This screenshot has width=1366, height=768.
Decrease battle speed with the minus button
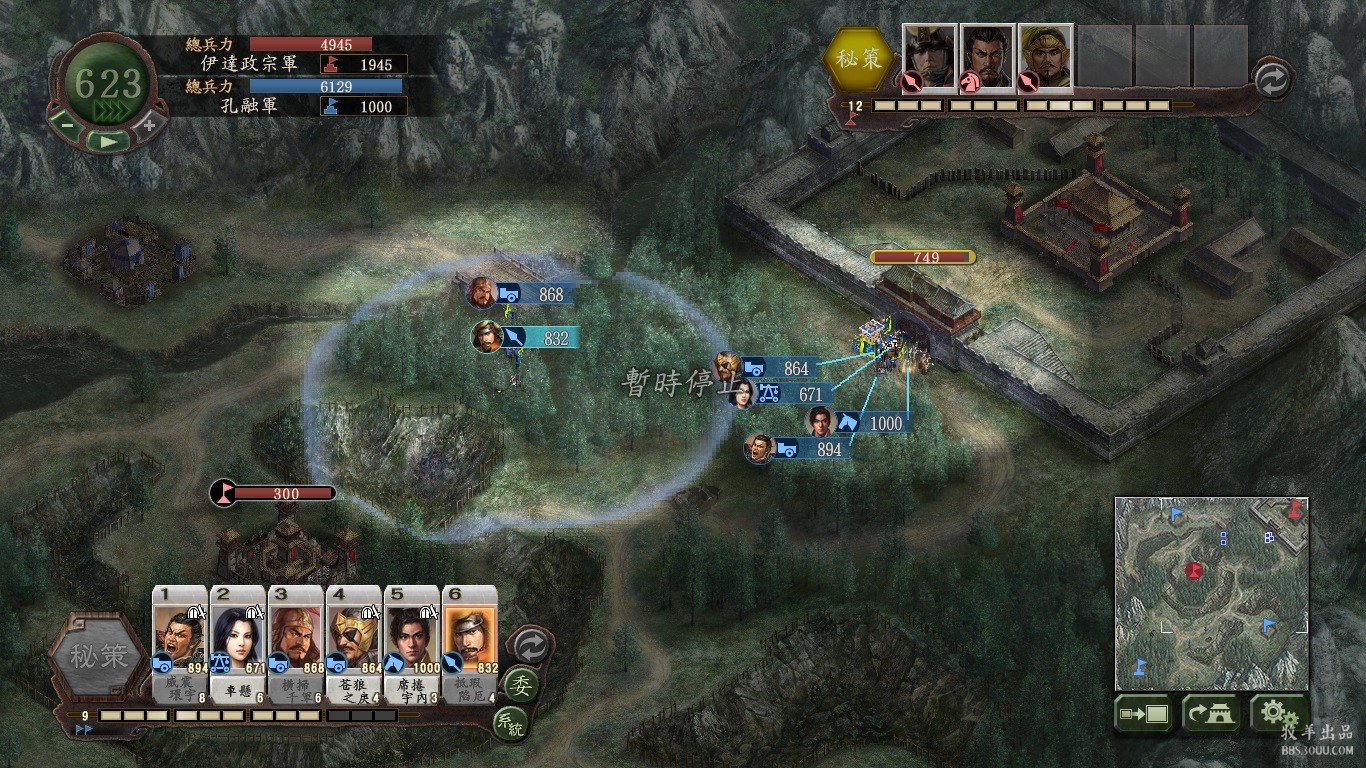pyautogui.click(x=66, y=126)
